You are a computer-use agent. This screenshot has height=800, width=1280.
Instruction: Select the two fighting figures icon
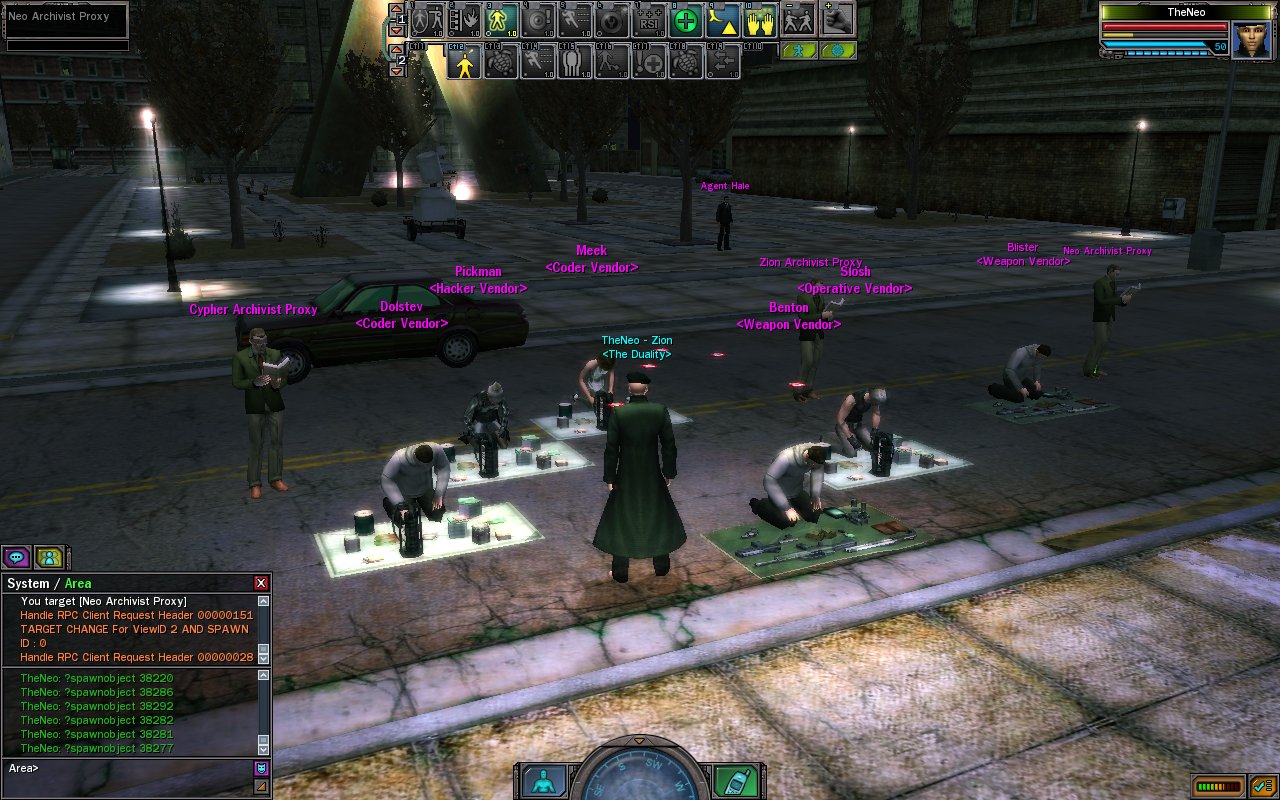tap(798, 21)
